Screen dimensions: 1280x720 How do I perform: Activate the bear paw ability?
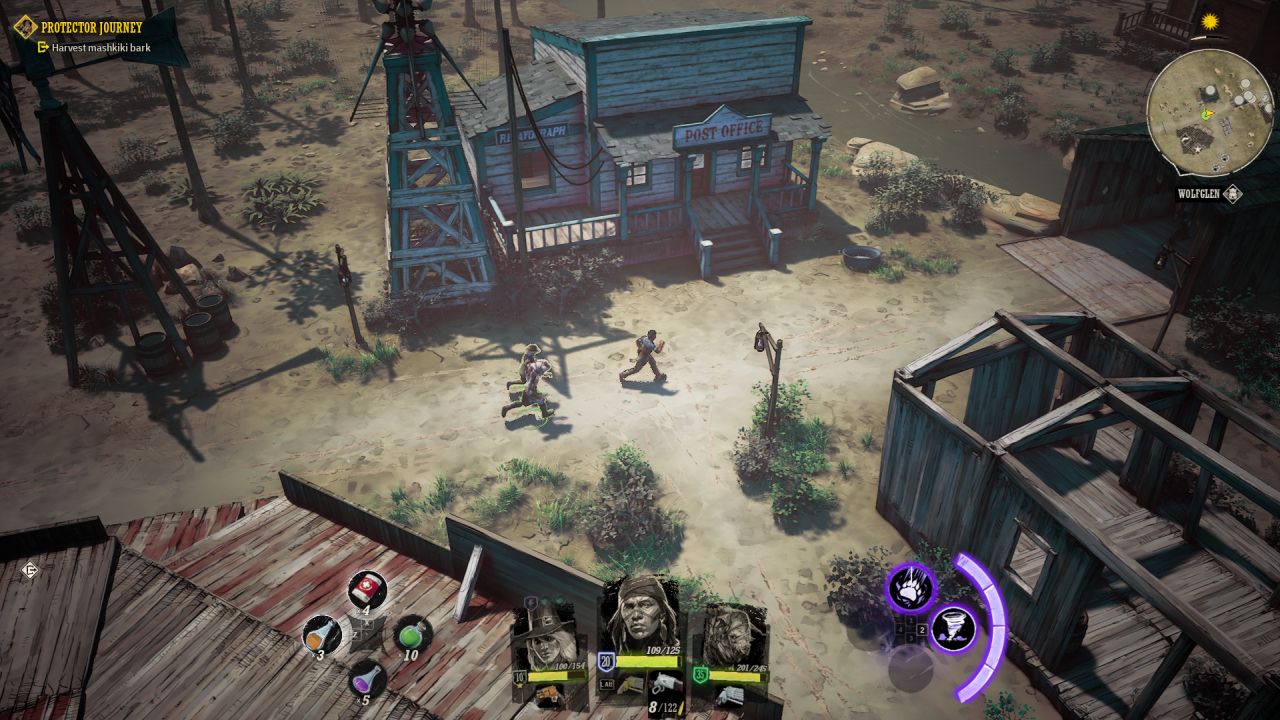(x=910, y=588)
